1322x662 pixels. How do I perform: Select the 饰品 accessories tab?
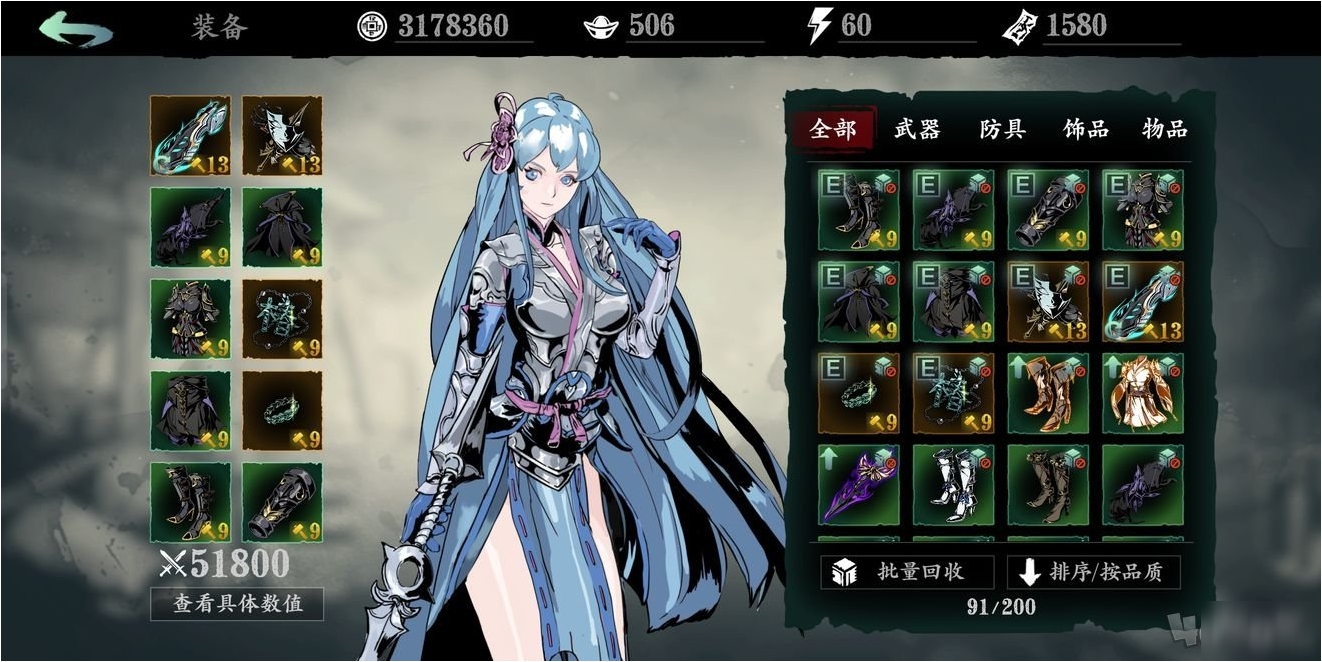[x=1085, y=129]
